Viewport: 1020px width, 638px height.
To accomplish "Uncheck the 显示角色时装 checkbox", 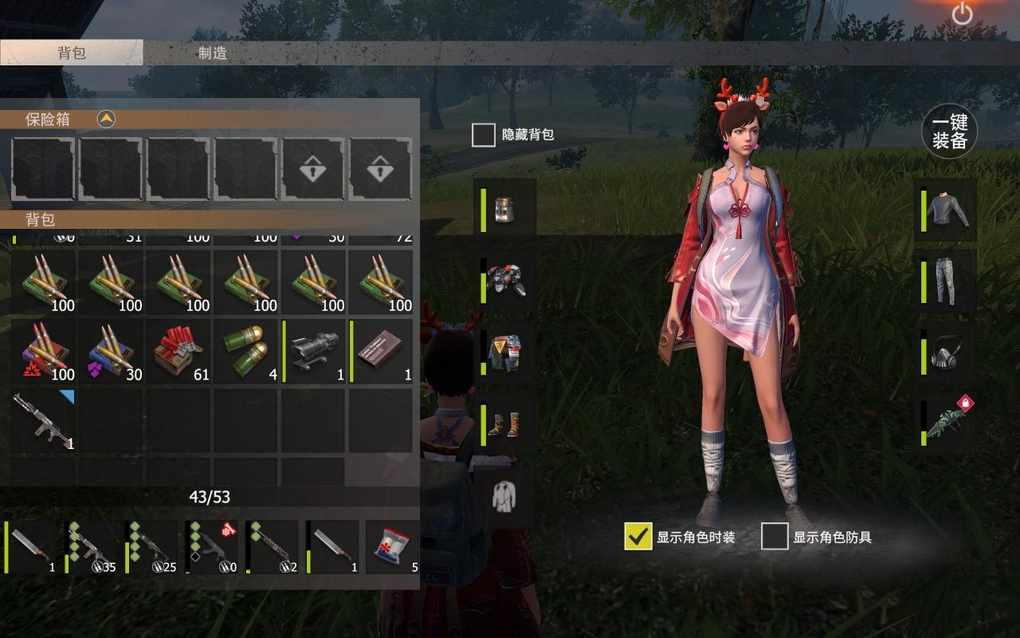I will 637,537.
